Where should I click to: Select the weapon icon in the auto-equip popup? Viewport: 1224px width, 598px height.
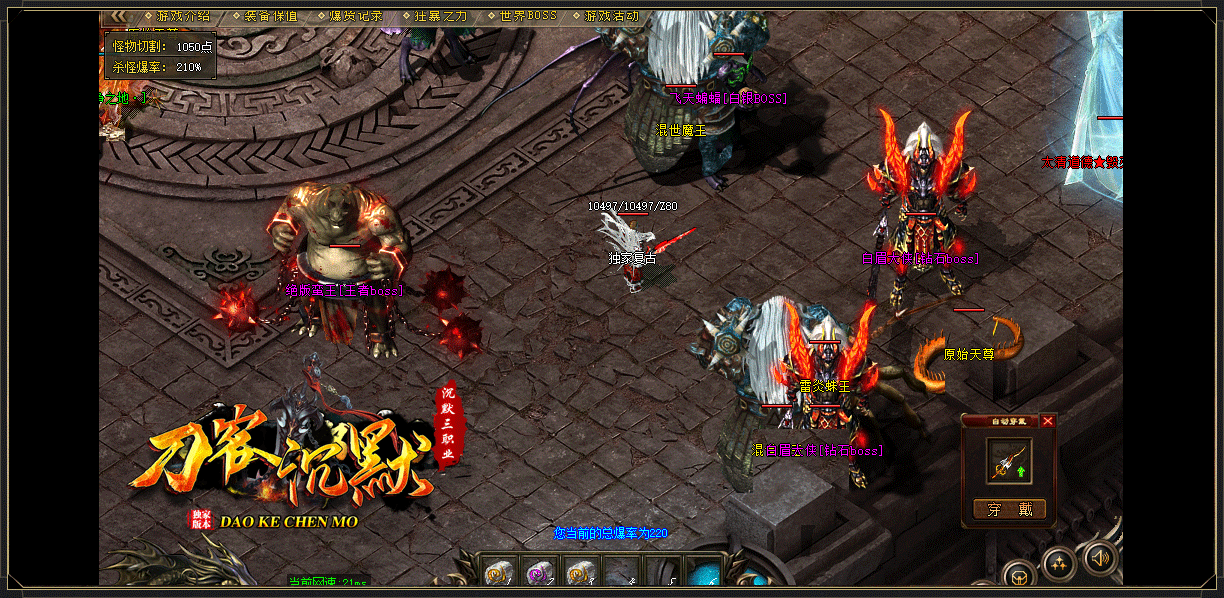(1008, 461)
